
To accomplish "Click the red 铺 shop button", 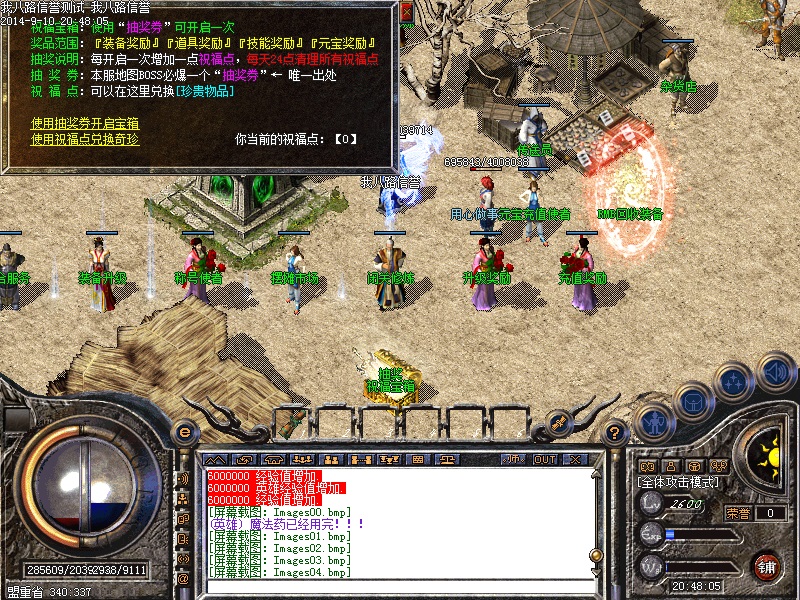I will pyautogui.click(x=767, y=566).
